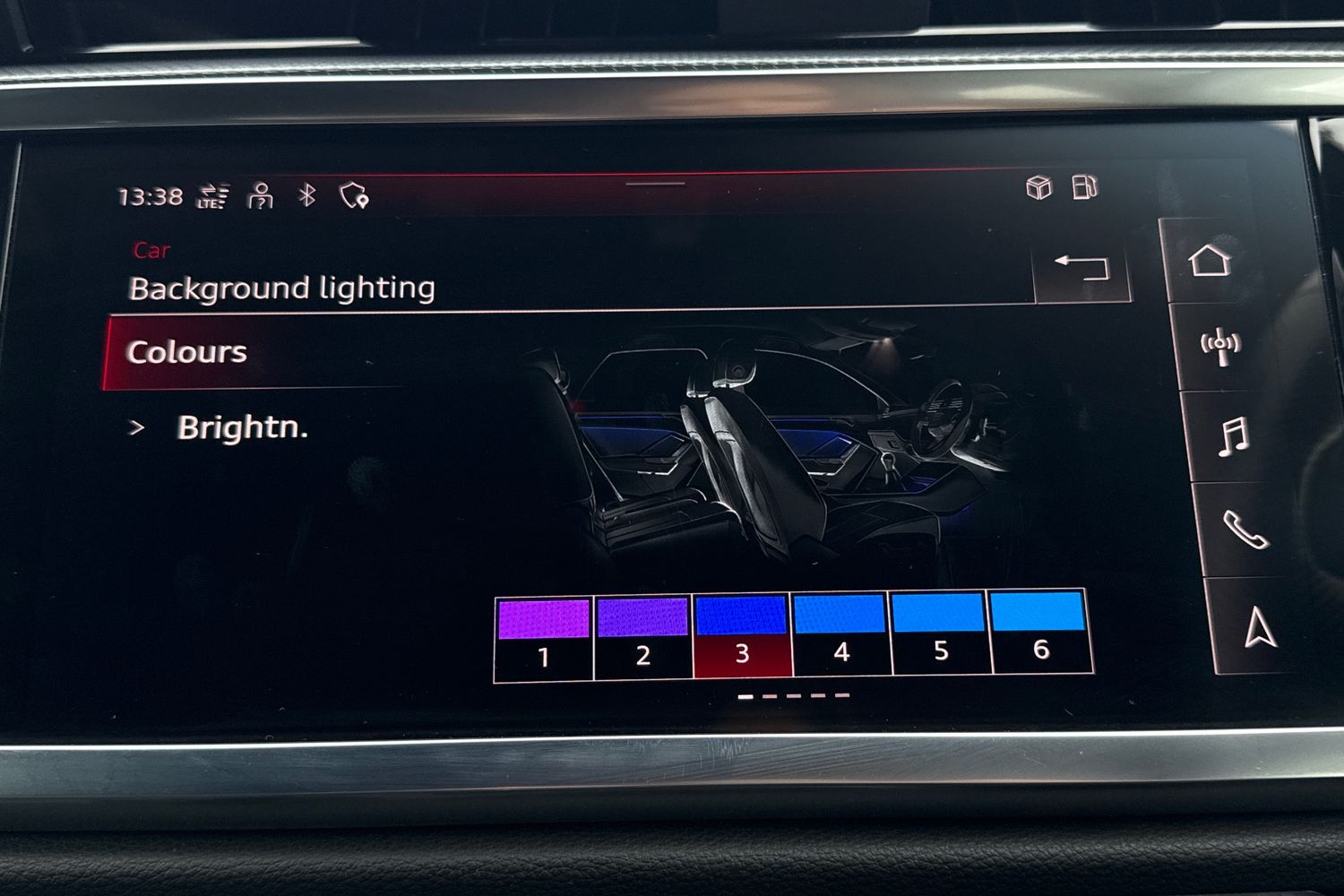Select the Radio antenna icon
Viewport: 1344px width, 896px height.
click(x=1219, y=345)
